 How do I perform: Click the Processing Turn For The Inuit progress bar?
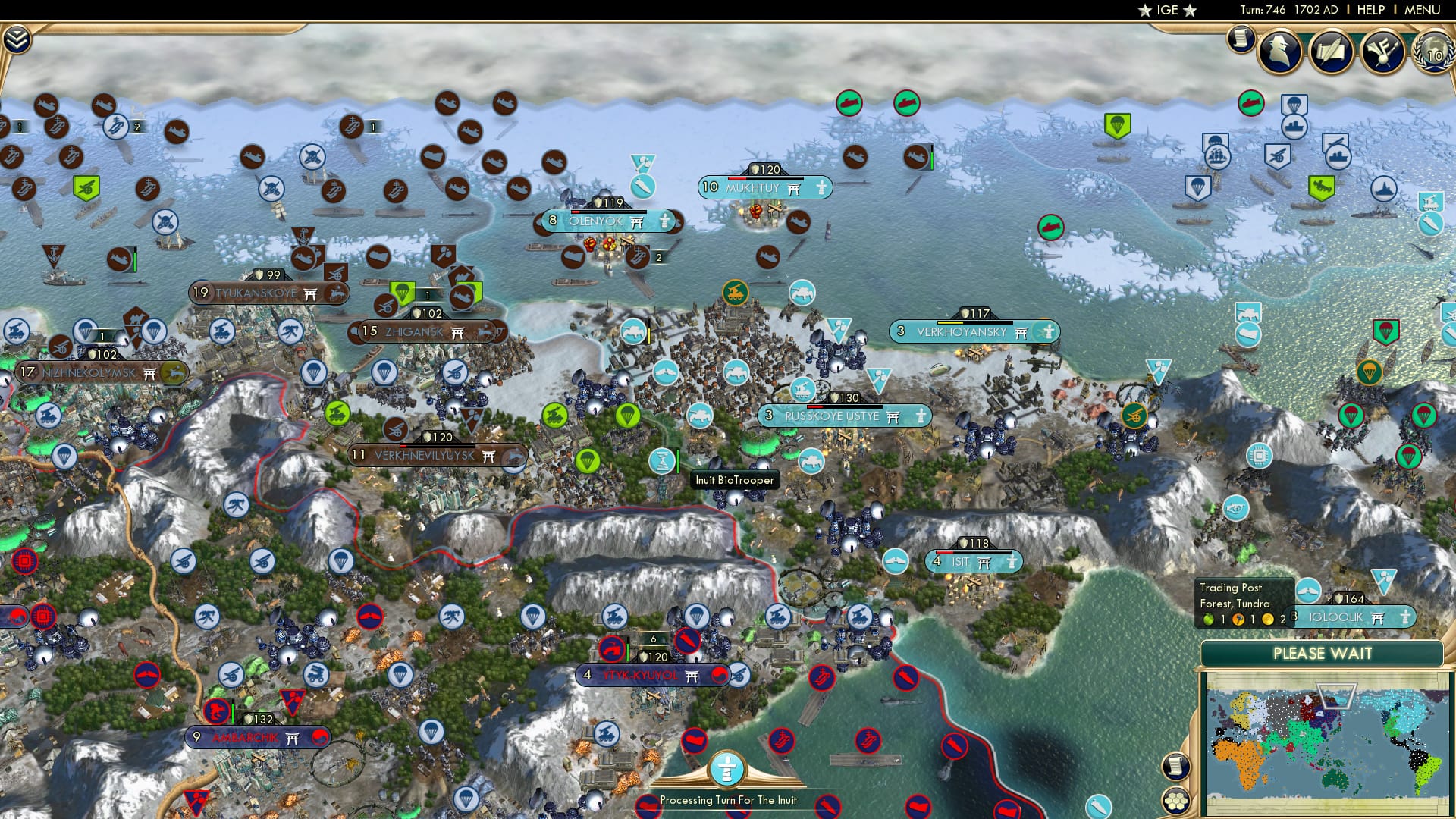click(728, 799)
